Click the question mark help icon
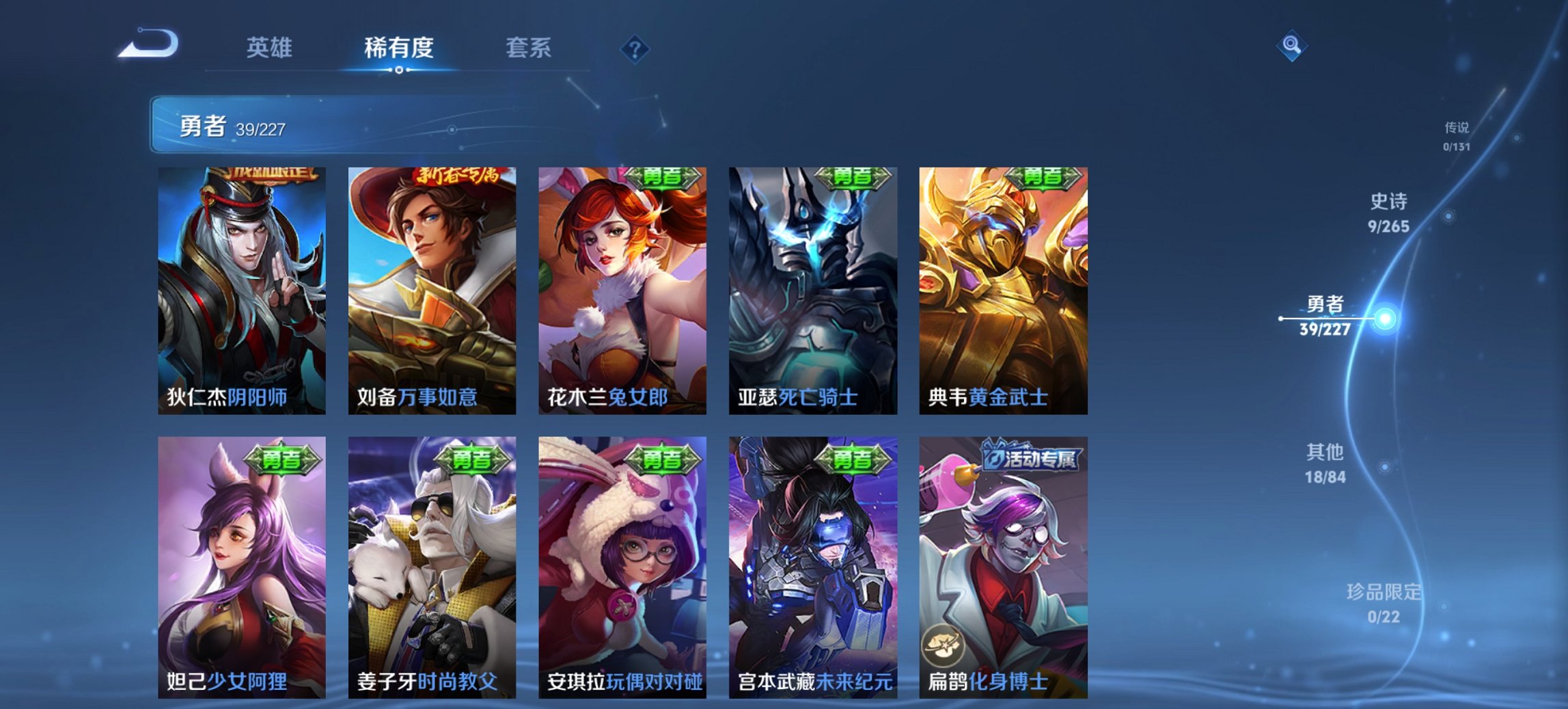This screenshot has width=1568, height=709. (633, 48)
